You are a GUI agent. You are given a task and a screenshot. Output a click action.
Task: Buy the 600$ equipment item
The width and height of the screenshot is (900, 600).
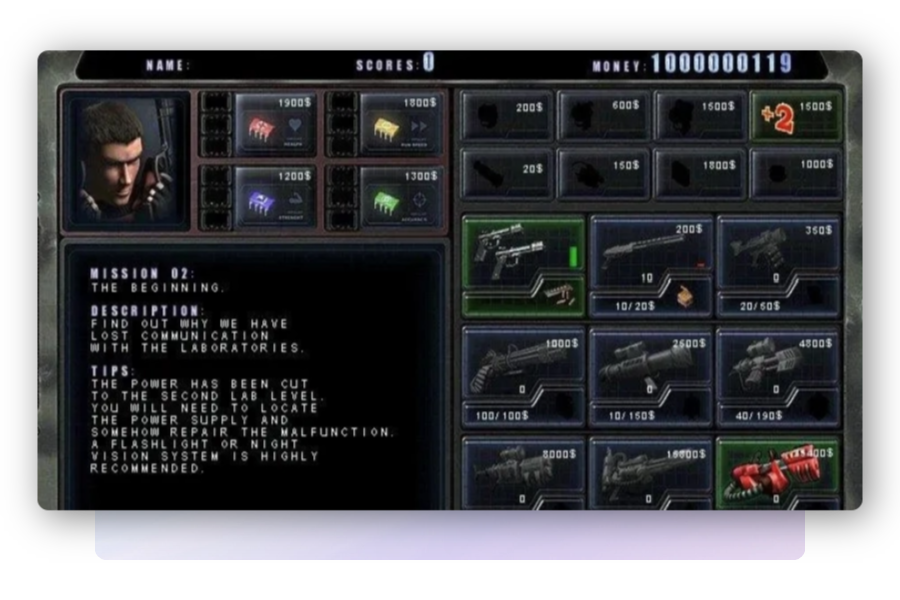pyautogui.click(x=603, y=116)
